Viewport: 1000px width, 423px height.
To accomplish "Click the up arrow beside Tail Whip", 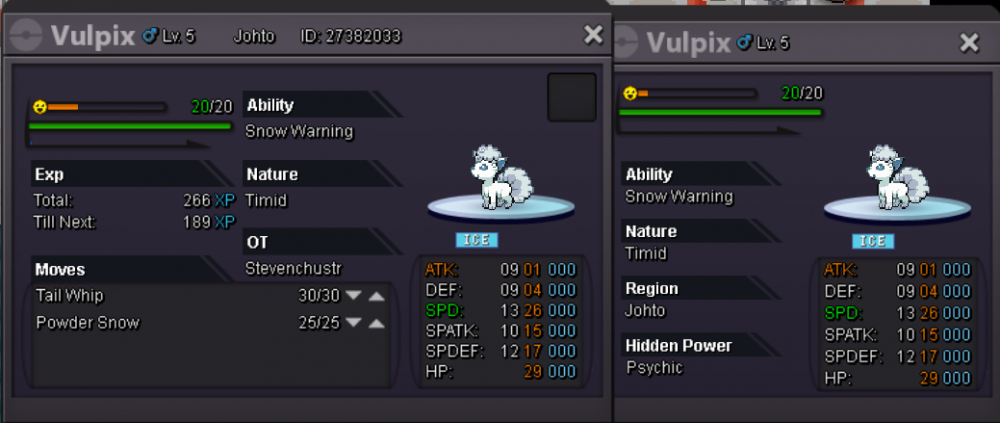I will [376, 296].
